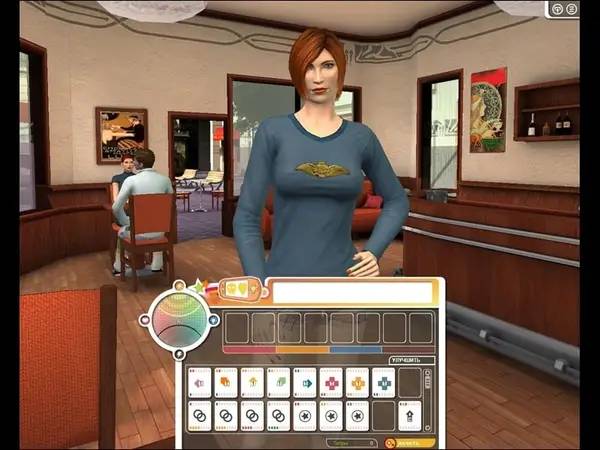The image size is (600, 450).
Task: Click the orange button at panel bottom-right
Action: pos(410,441)
